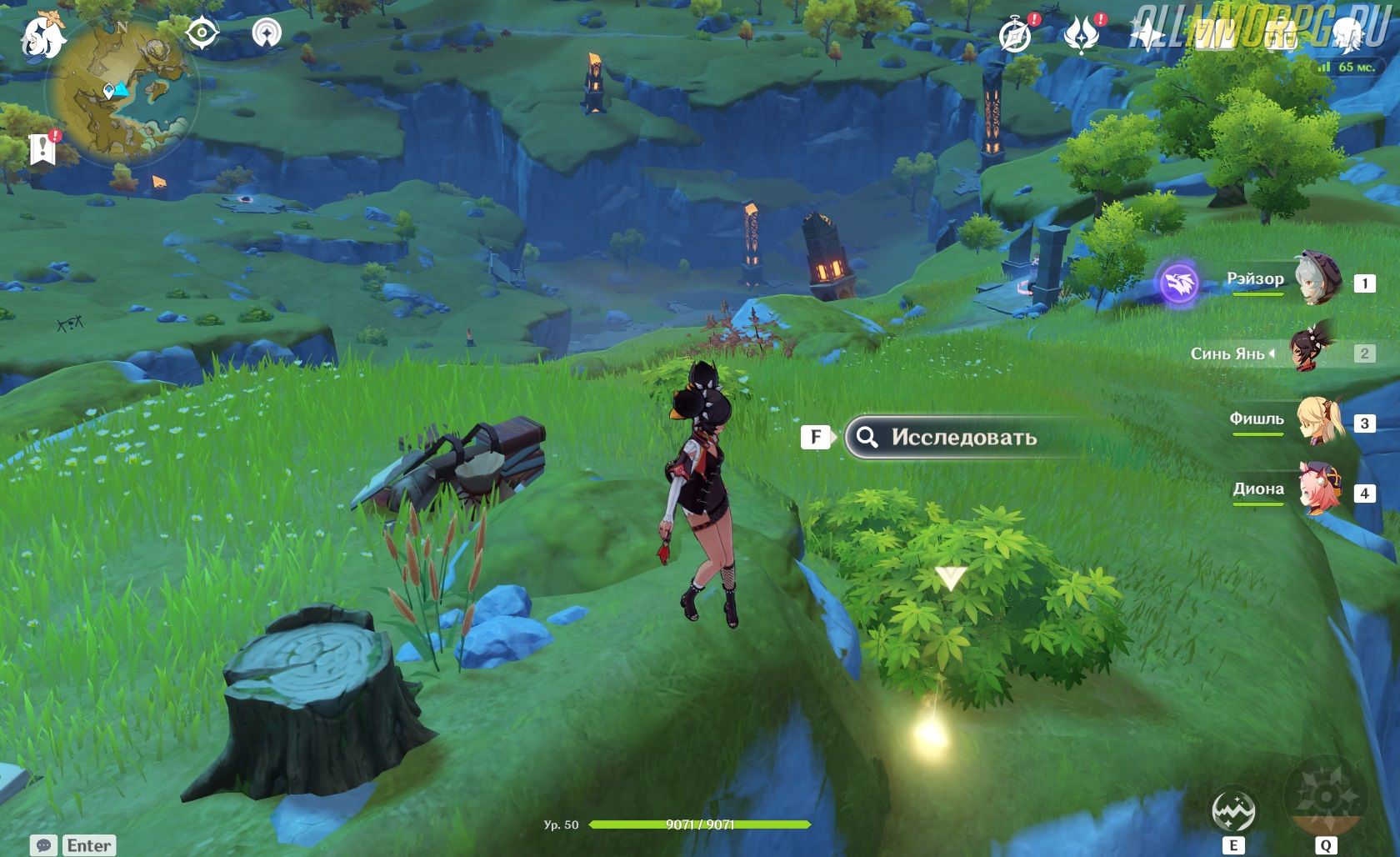Open the events compass icon
1400x857 pixels.
(x=1014, y=35)
